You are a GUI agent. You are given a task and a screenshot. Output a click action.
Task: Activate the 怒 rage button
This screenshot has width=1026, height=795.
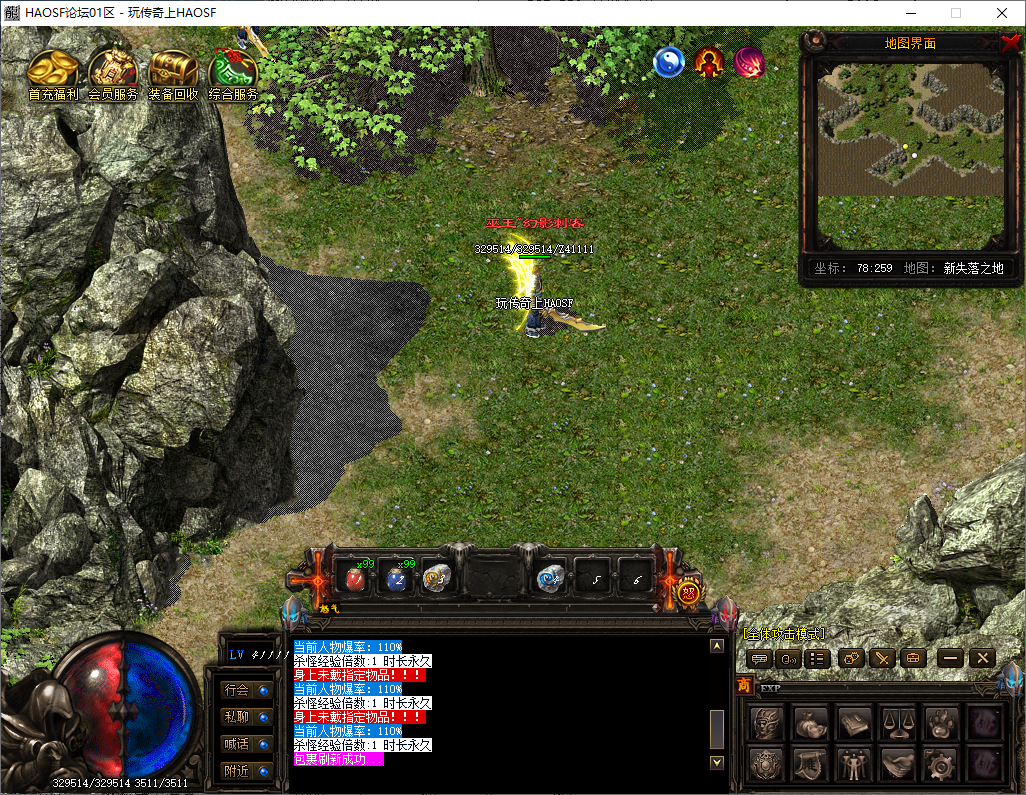(x=688, y=592)
